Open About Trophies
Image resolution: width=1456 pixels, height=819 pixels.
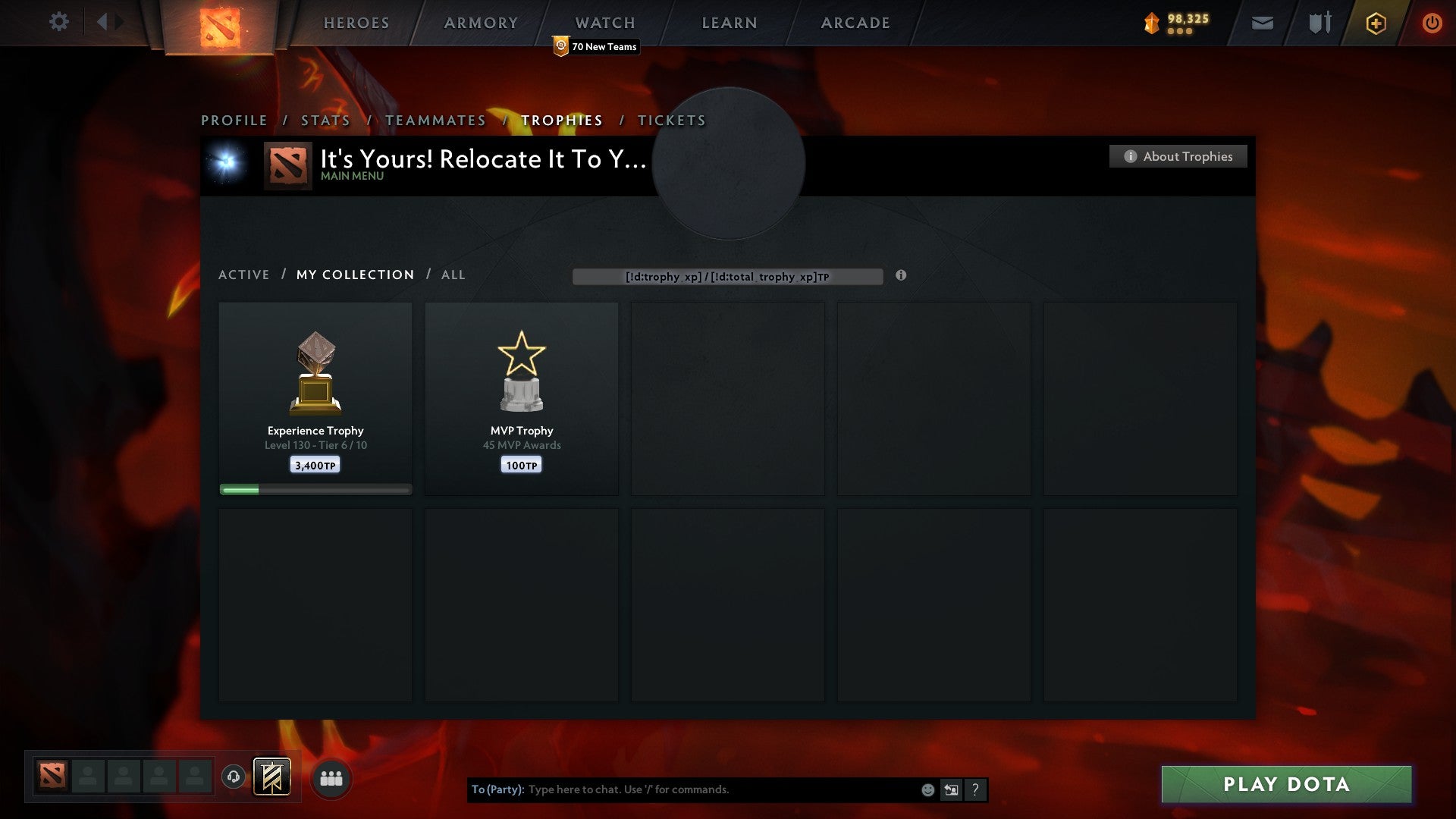[1178, 156]
